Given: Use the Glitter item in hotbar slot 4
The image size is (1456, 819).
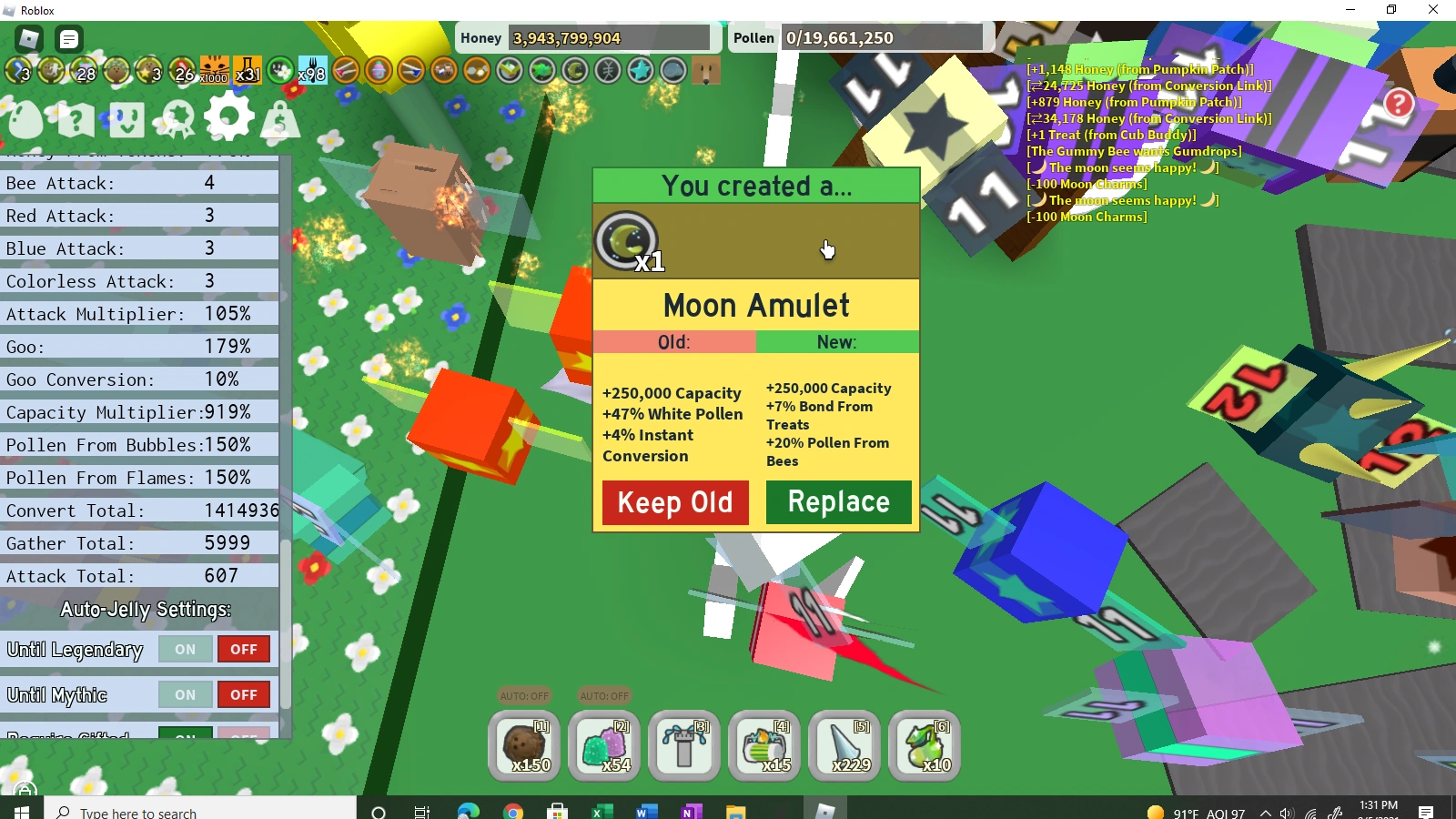Looking at the screenshot, I should (763, 746).
